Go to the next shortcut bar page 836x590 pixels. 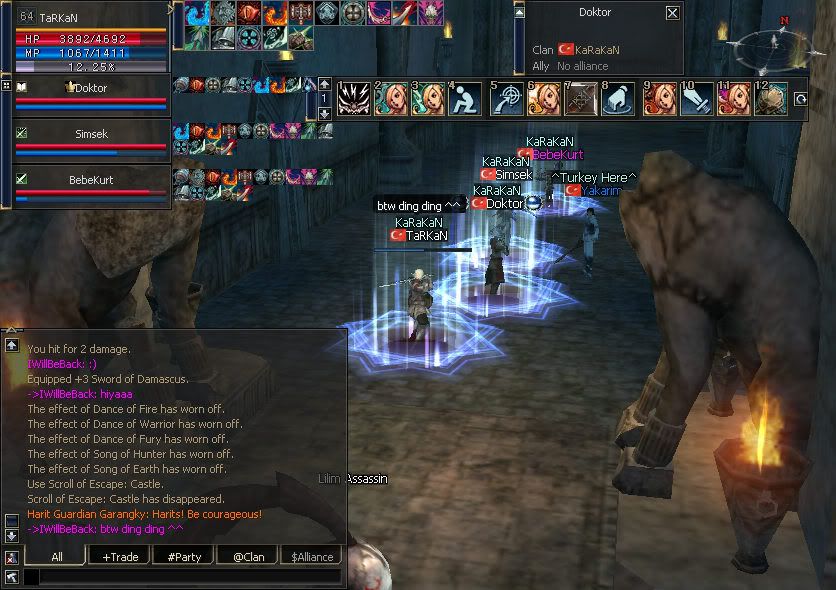324,114
